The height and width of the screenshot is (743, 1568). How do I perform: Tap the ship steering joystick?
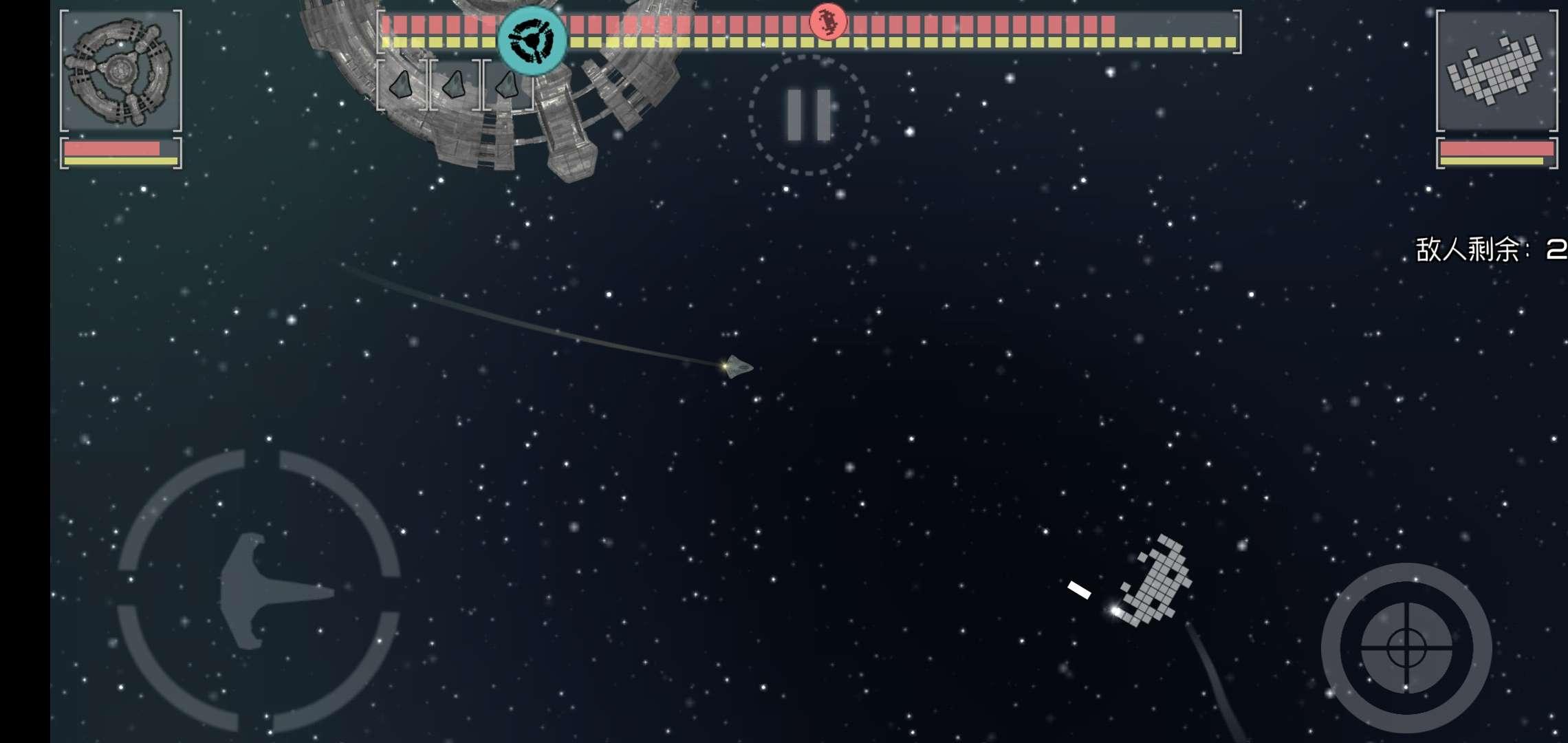(x=259, y=590)
